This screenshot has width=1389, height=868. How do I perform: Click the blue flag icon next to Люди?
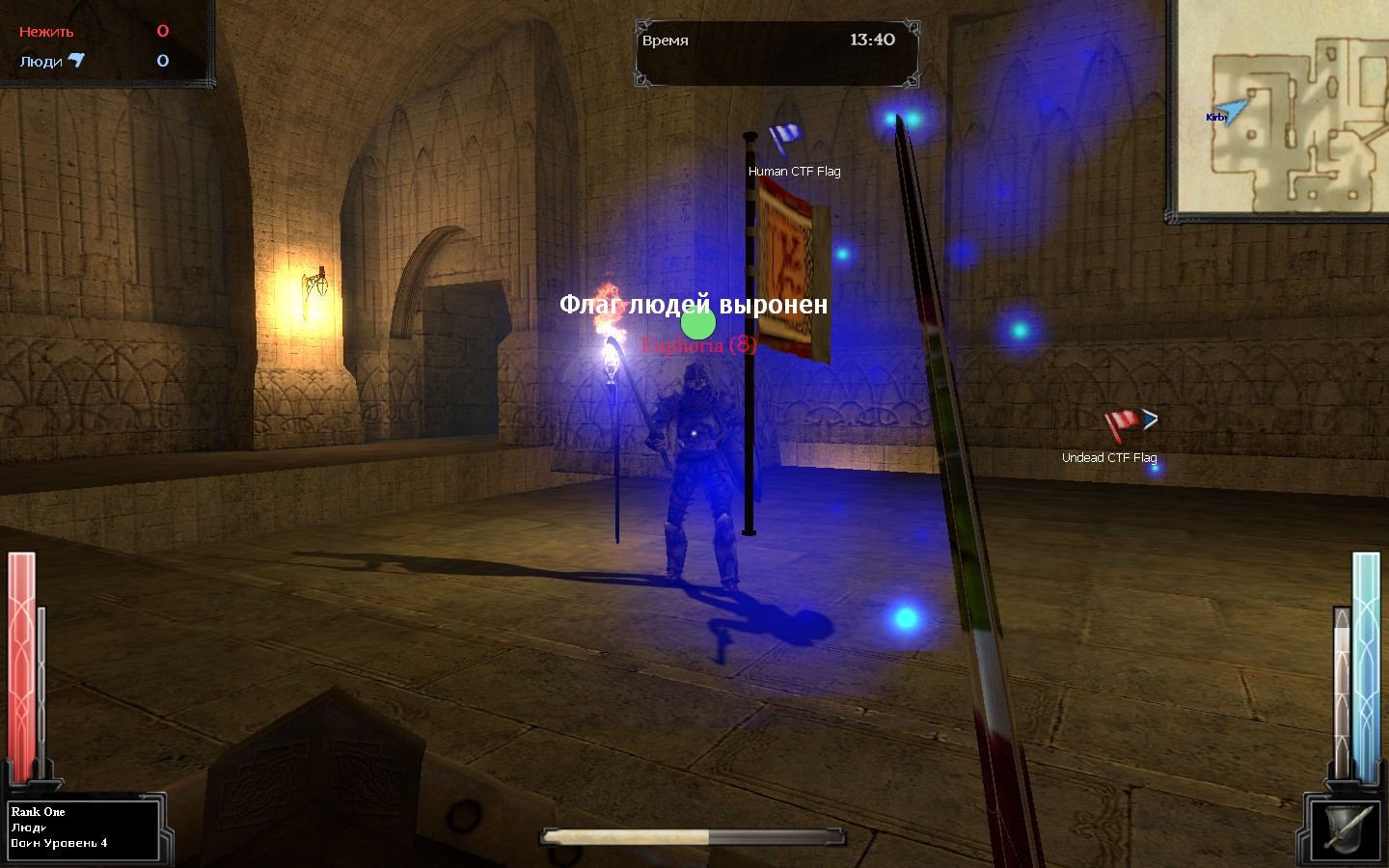(77, 61)
